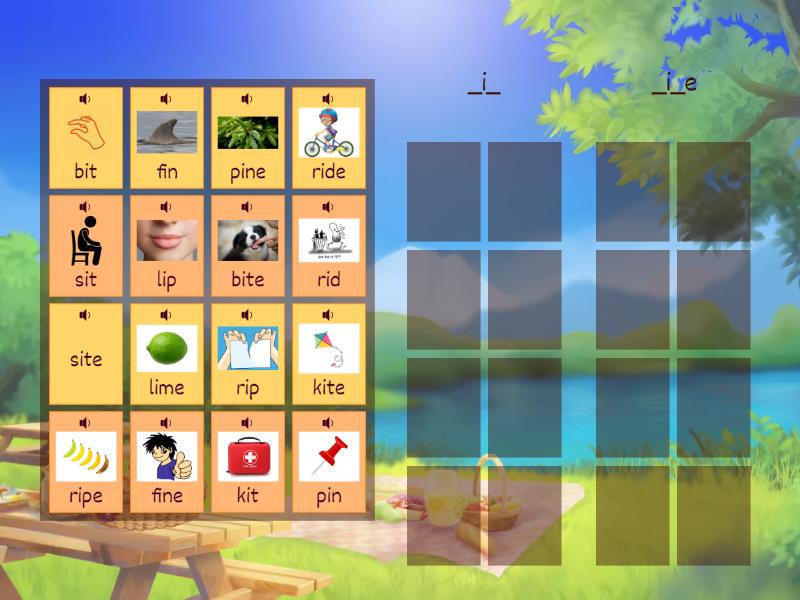Pick the "fin" shark fin card
This screenshot has width=800, height=600.
point(167,138)
